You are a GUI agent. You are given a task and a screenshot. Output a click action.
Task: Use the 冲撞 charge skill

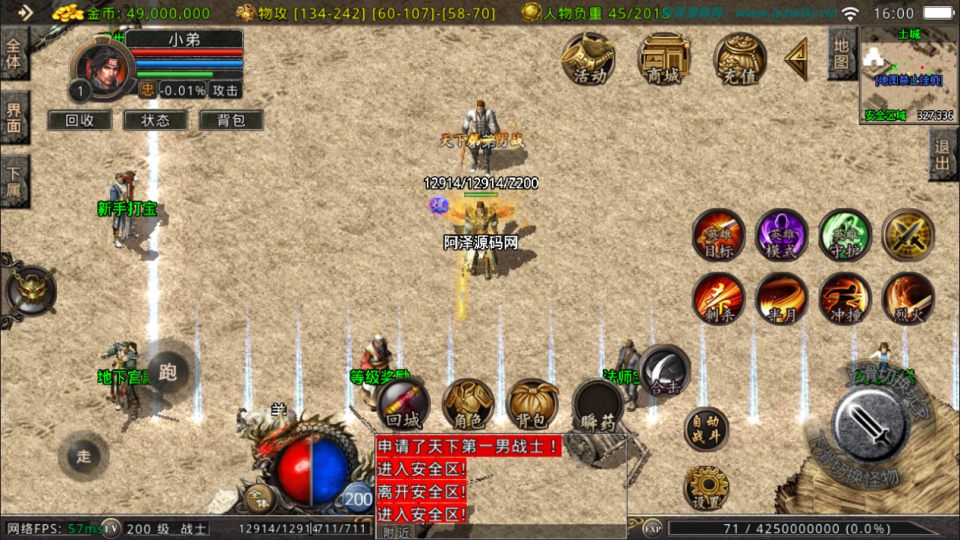click(x=845, y=298)
